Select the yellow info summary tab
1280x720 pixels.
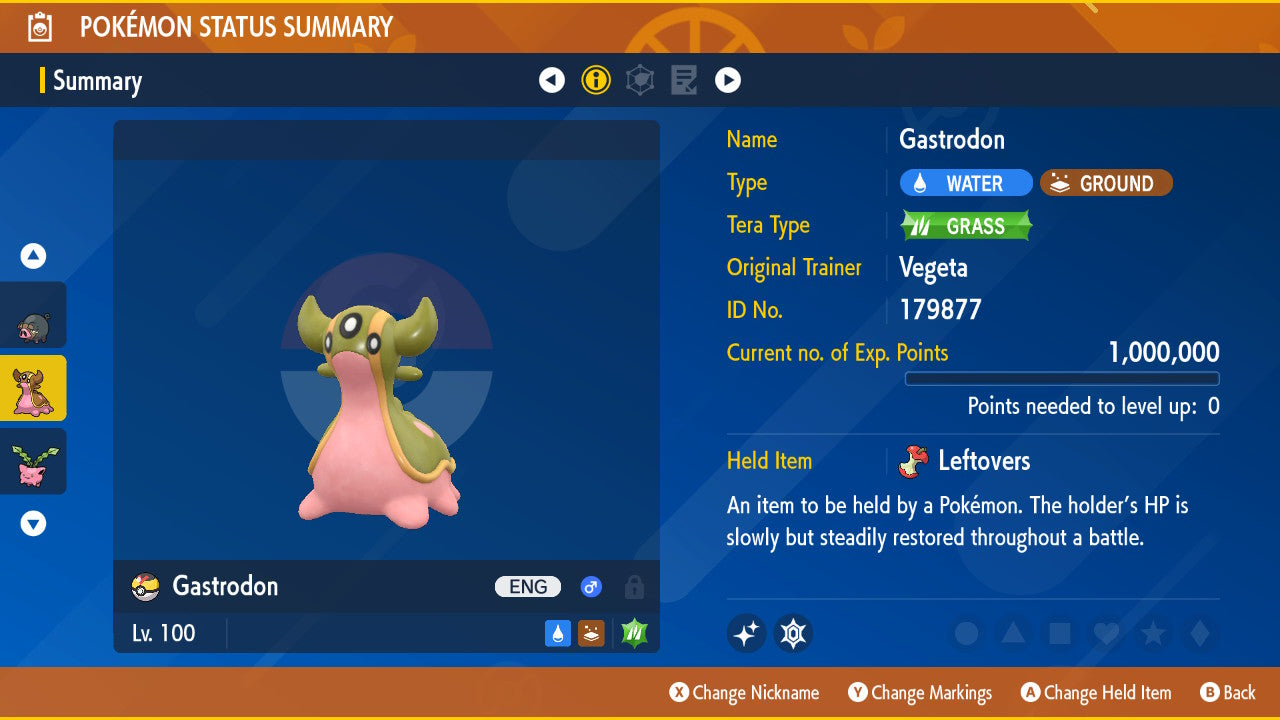(x=596, y=80)
